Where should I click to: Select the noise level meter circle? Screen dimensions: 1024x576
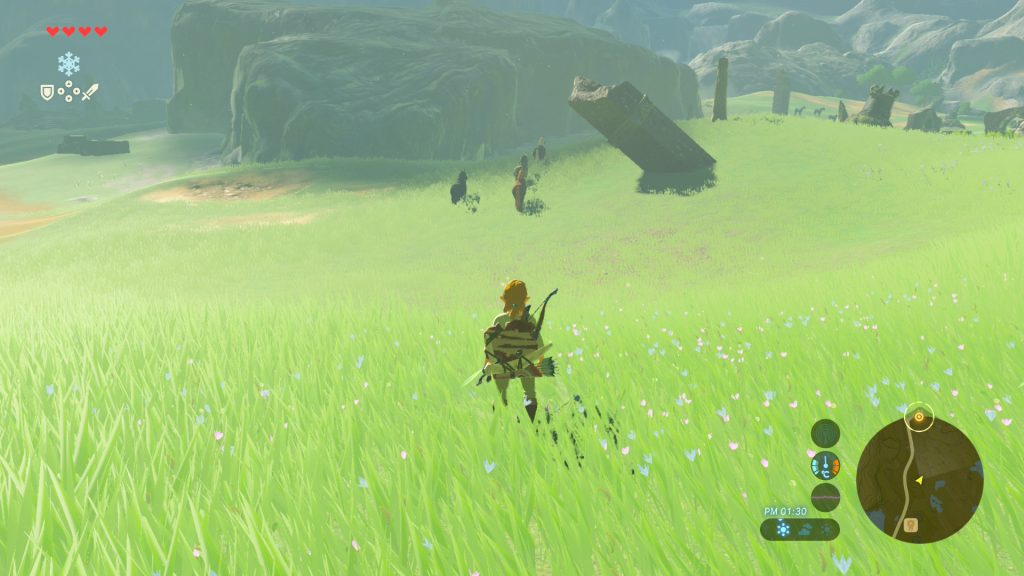[x=825, y=497]
